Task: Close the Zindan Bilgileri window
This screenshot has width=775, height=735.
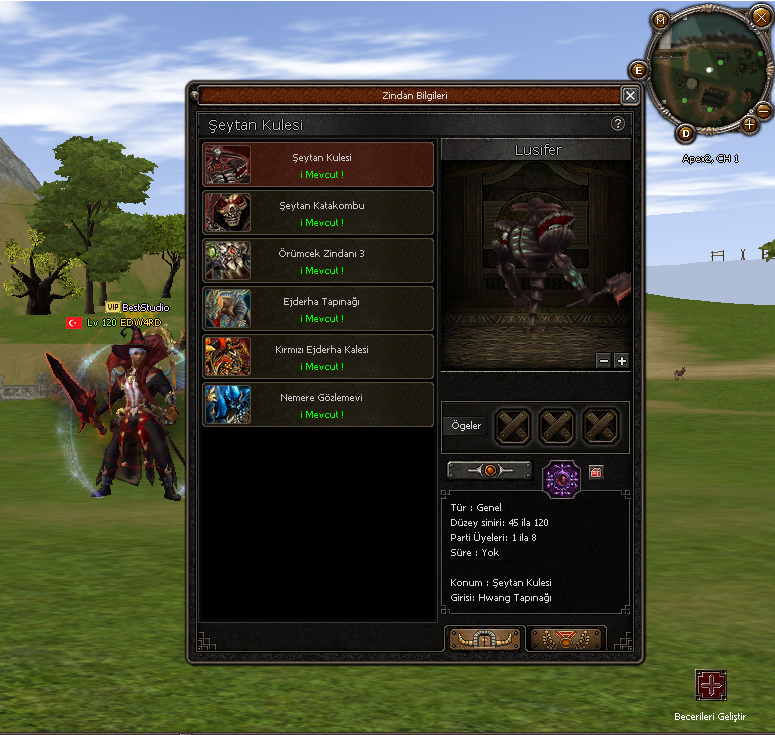Action: tap(630, 95)
